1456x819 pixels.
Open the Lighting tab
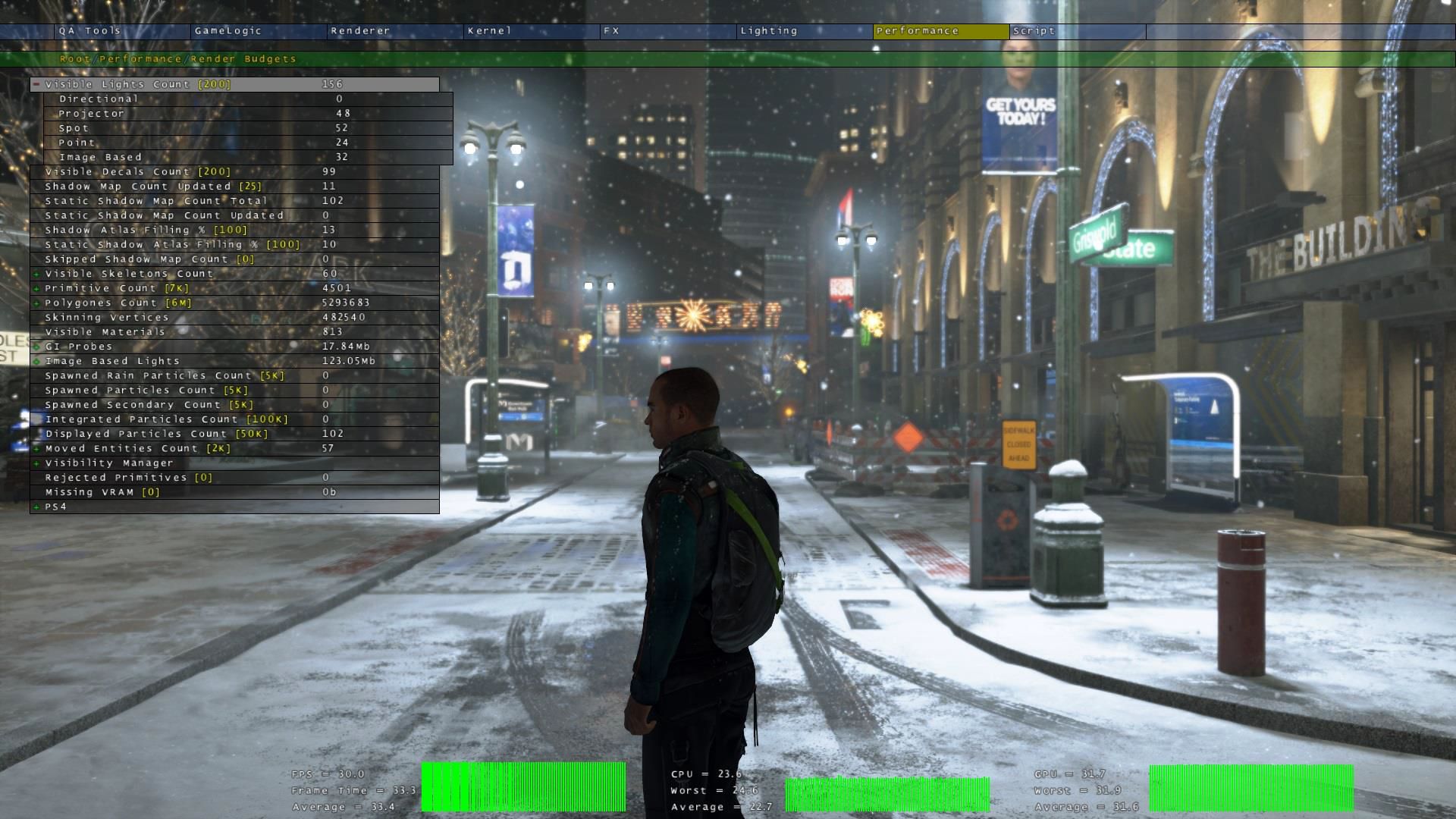(x=769, y=31)
